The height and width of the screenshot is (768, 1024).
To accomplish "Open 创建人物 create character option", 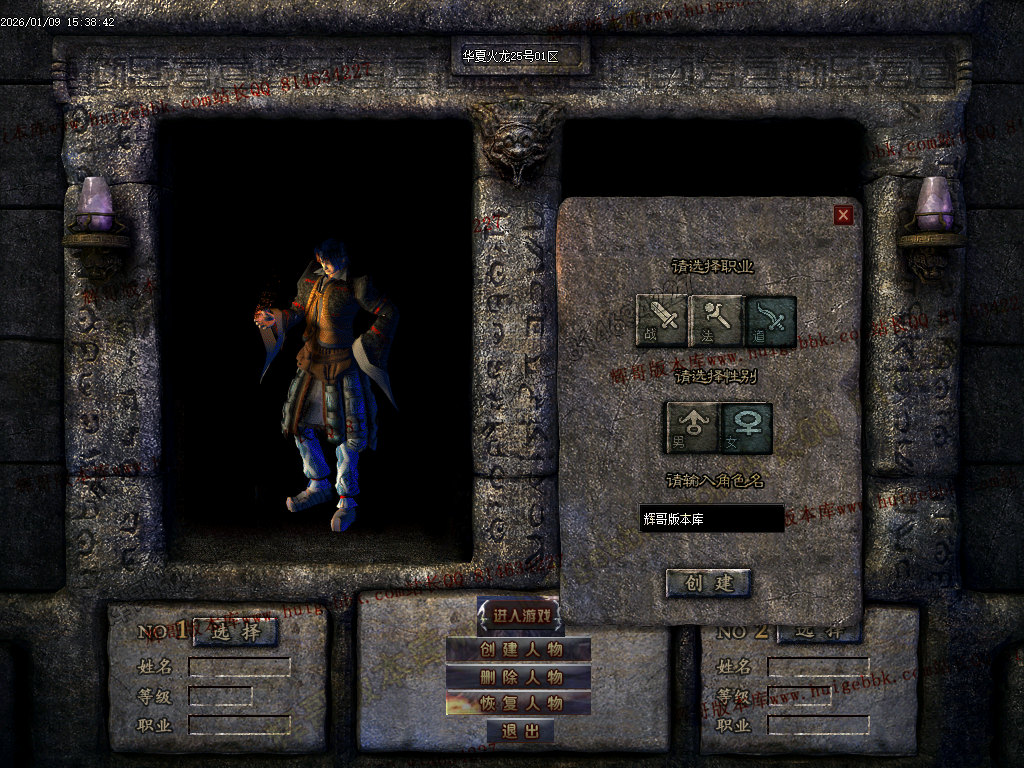I will pyautogui.click(x=519, y=650).
